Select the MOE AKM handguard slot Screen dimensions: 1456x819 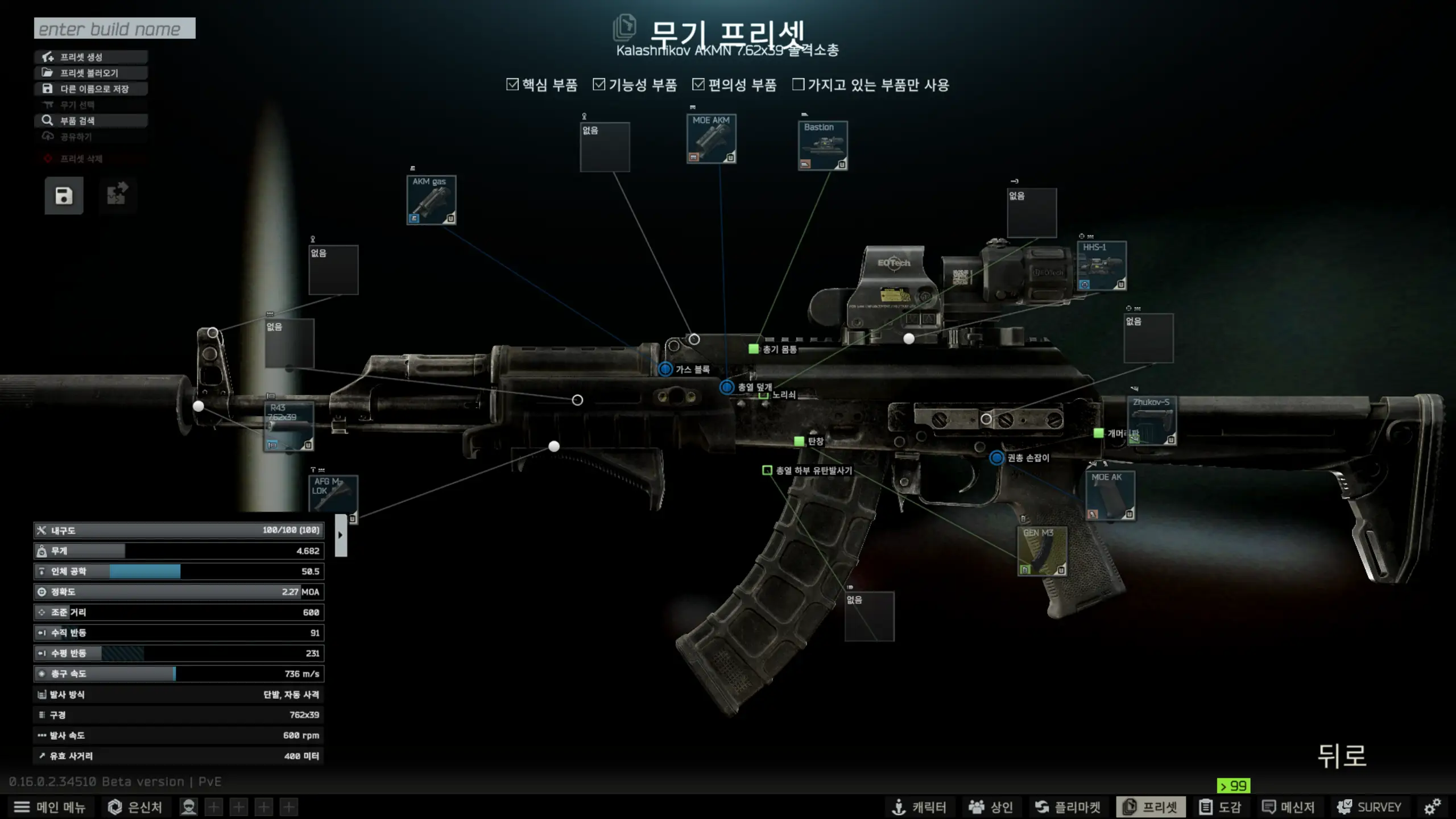click(711, 139)
